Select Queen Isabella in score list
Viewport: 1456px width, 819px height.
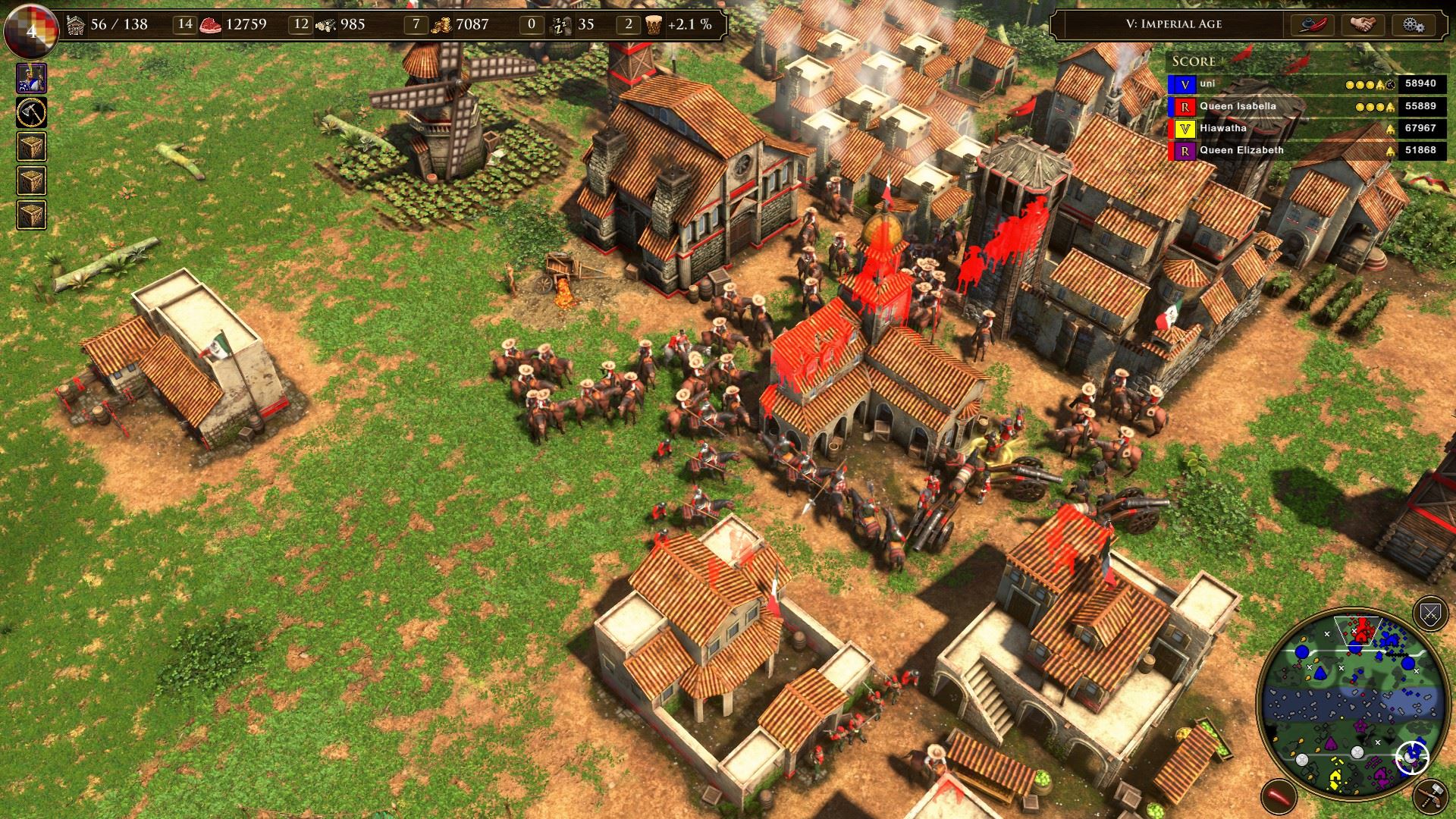click(1237, 106)
